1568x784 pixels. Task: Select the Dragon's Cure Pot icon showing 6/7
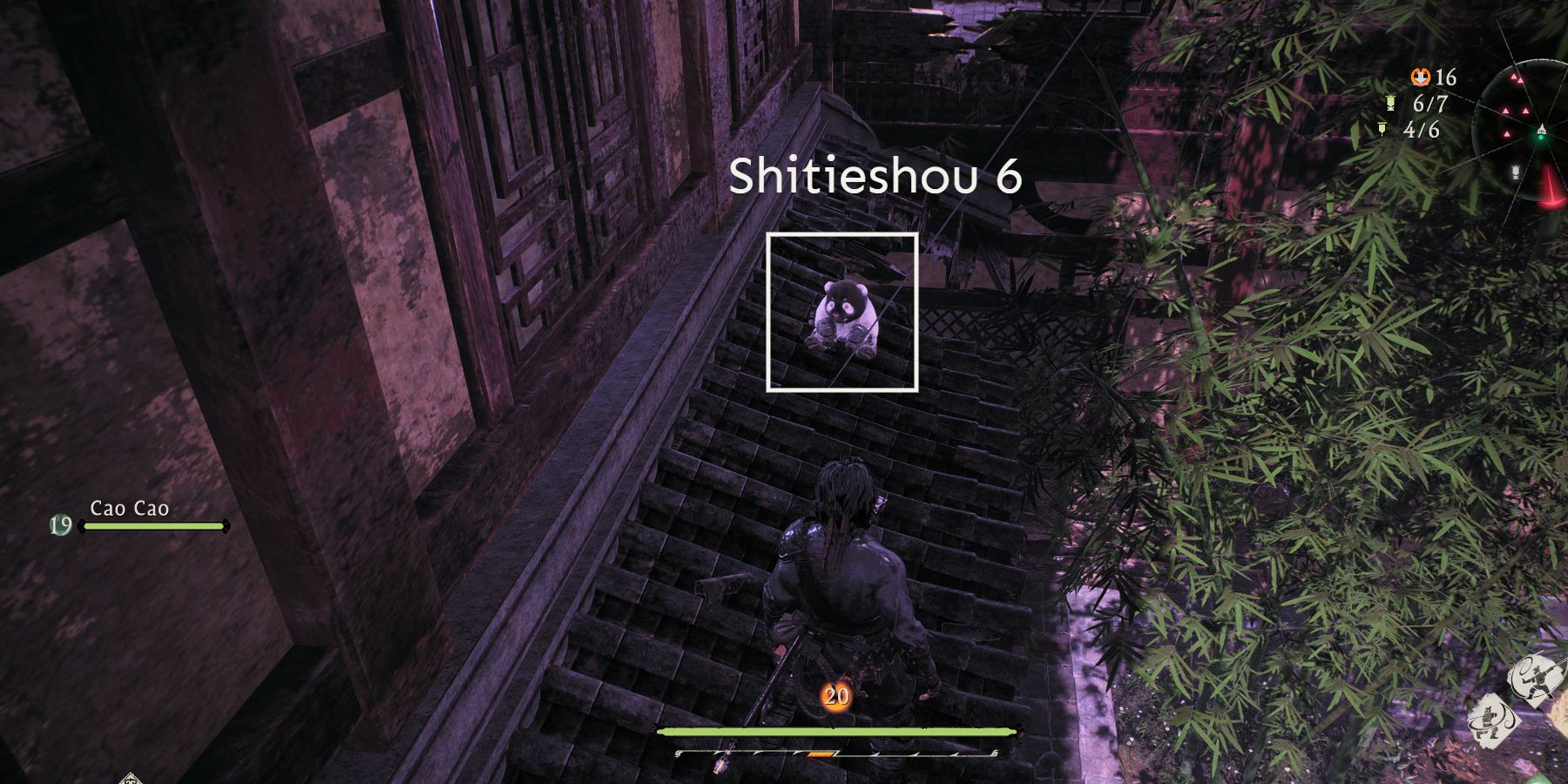coord(1389,103)
